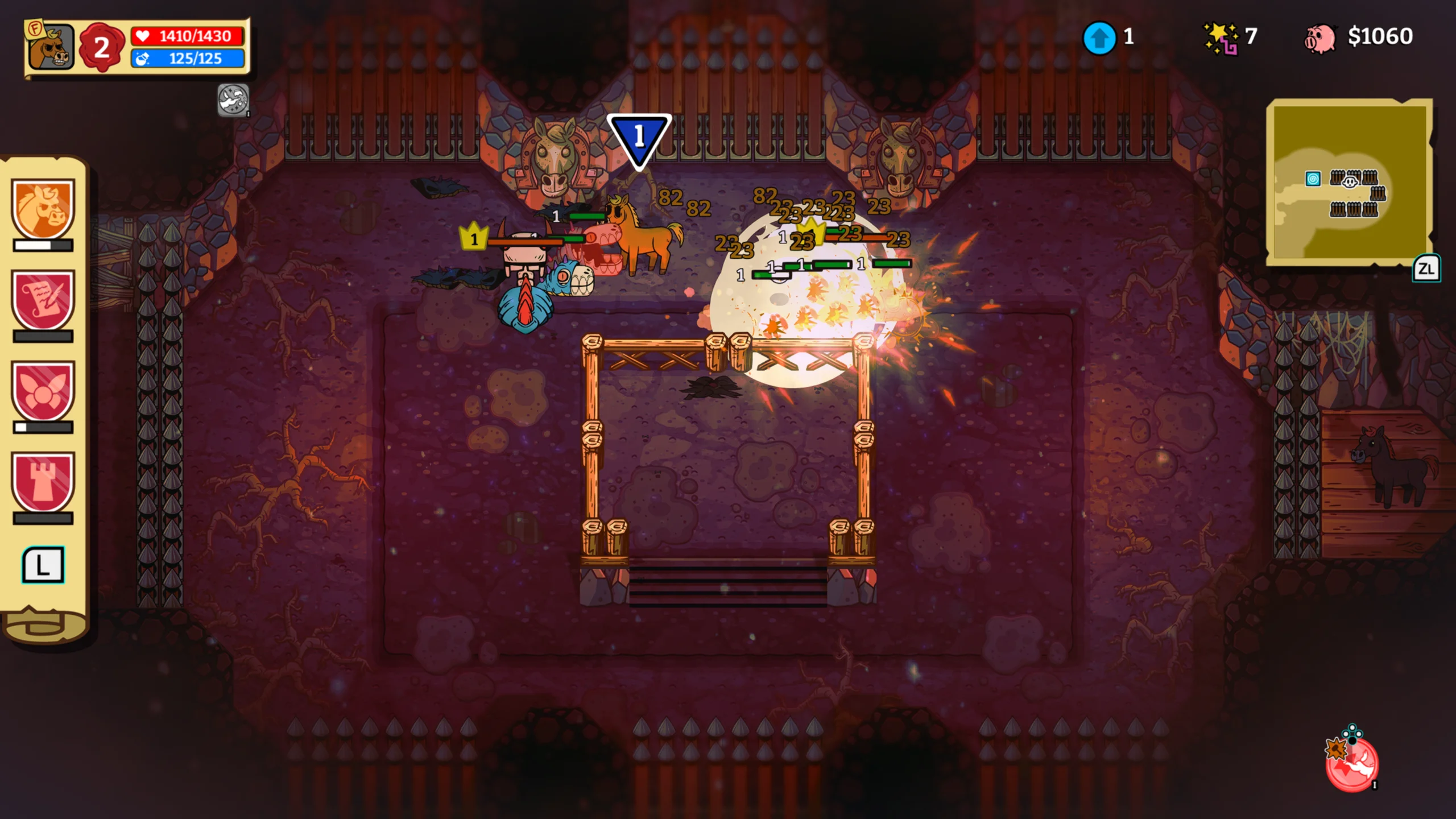Select the horse head shield ability
This screenshot has width=1456, height=819.
(x=43, y=208)
